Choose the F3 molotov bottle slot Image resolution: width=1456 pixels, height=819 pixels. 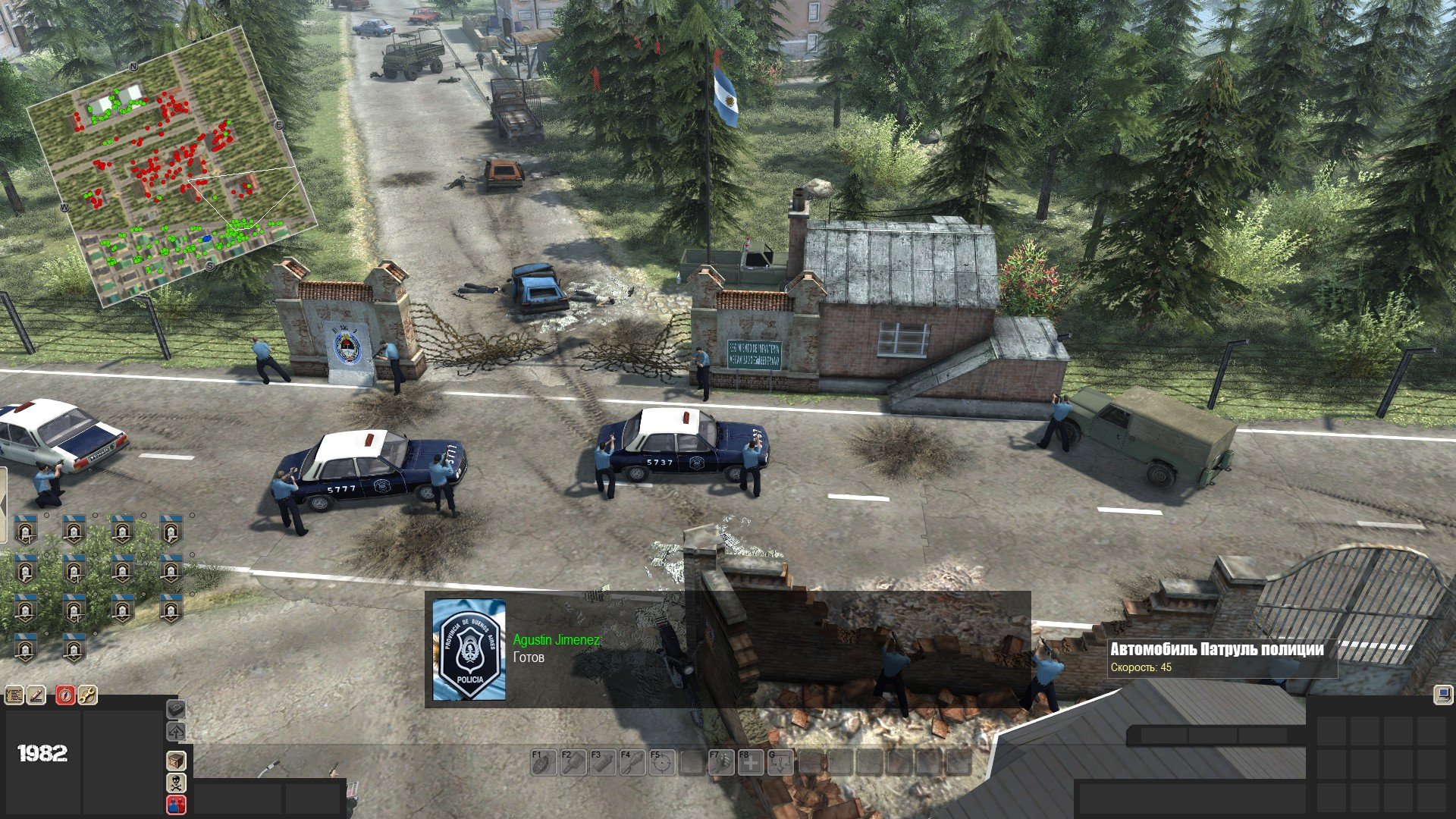[x=601, y=762]
